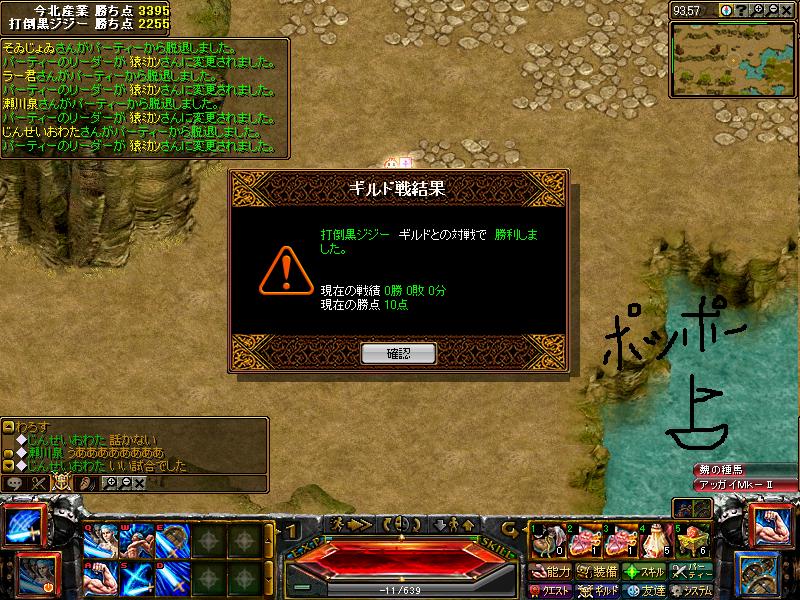Open the システム system menu
This screenshot has height=600, width=800.
coord(691,590)
